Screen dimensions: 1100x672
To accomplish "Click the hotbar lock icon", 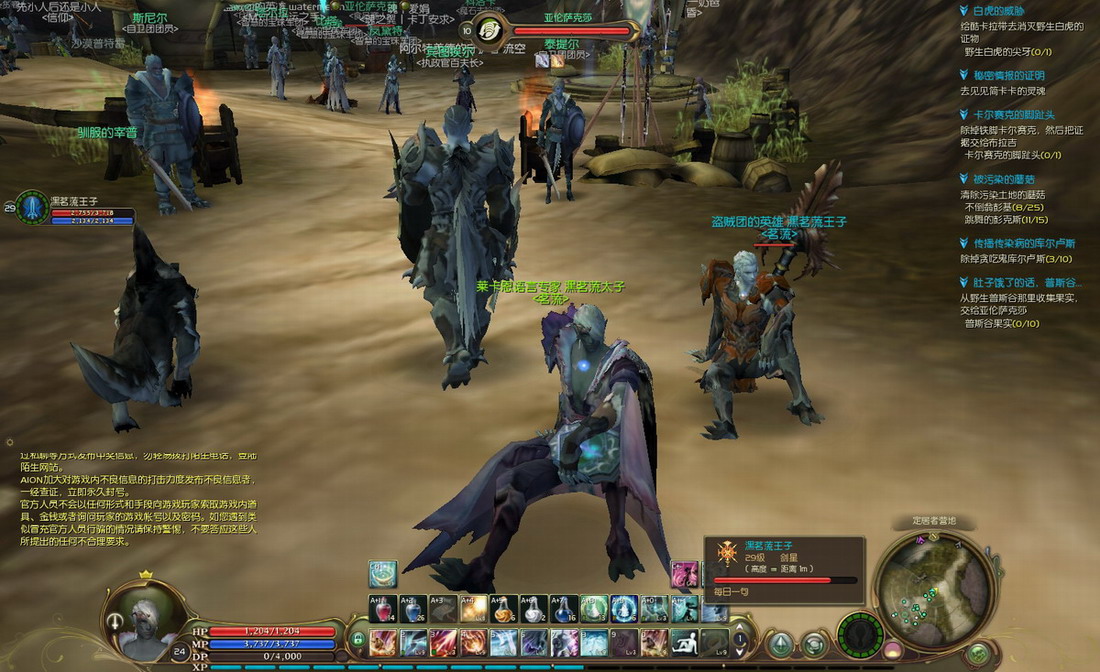I will (x=357, y=638).
